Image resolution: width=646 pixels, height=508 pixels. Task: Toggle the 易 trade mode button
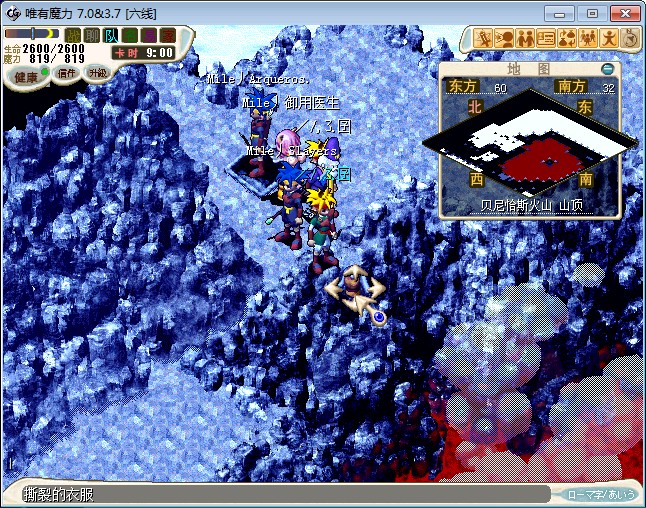click(x=148, y=35)
